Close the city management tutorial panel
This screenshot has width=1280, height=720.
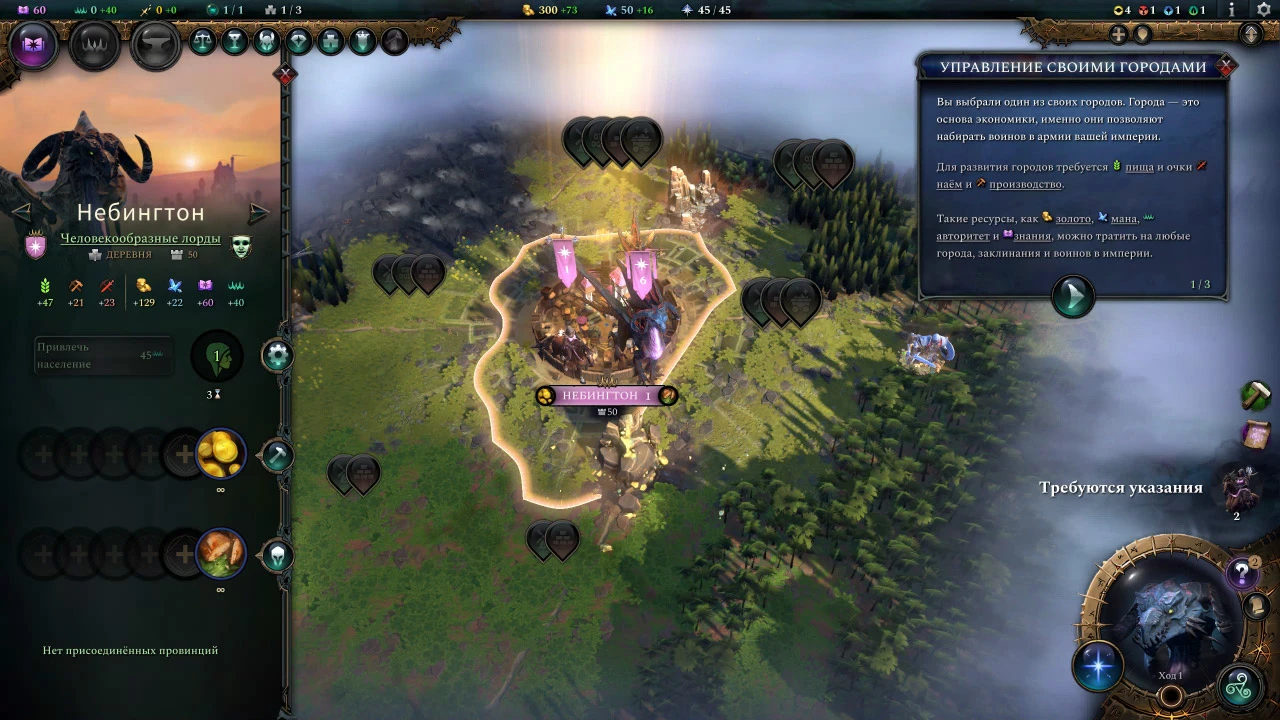pyautogui.click(x=1226, y=67)
